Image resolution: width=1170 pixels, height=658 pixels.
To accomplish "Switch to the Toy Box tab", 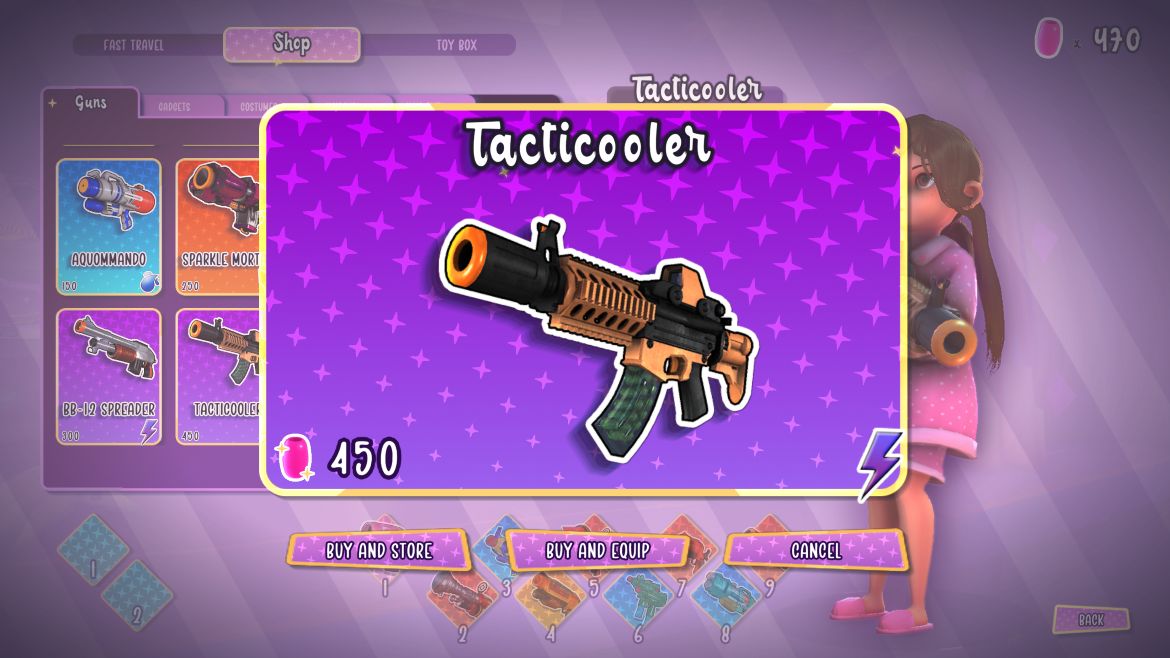I will pyautogui.click(x=456, y=45).
